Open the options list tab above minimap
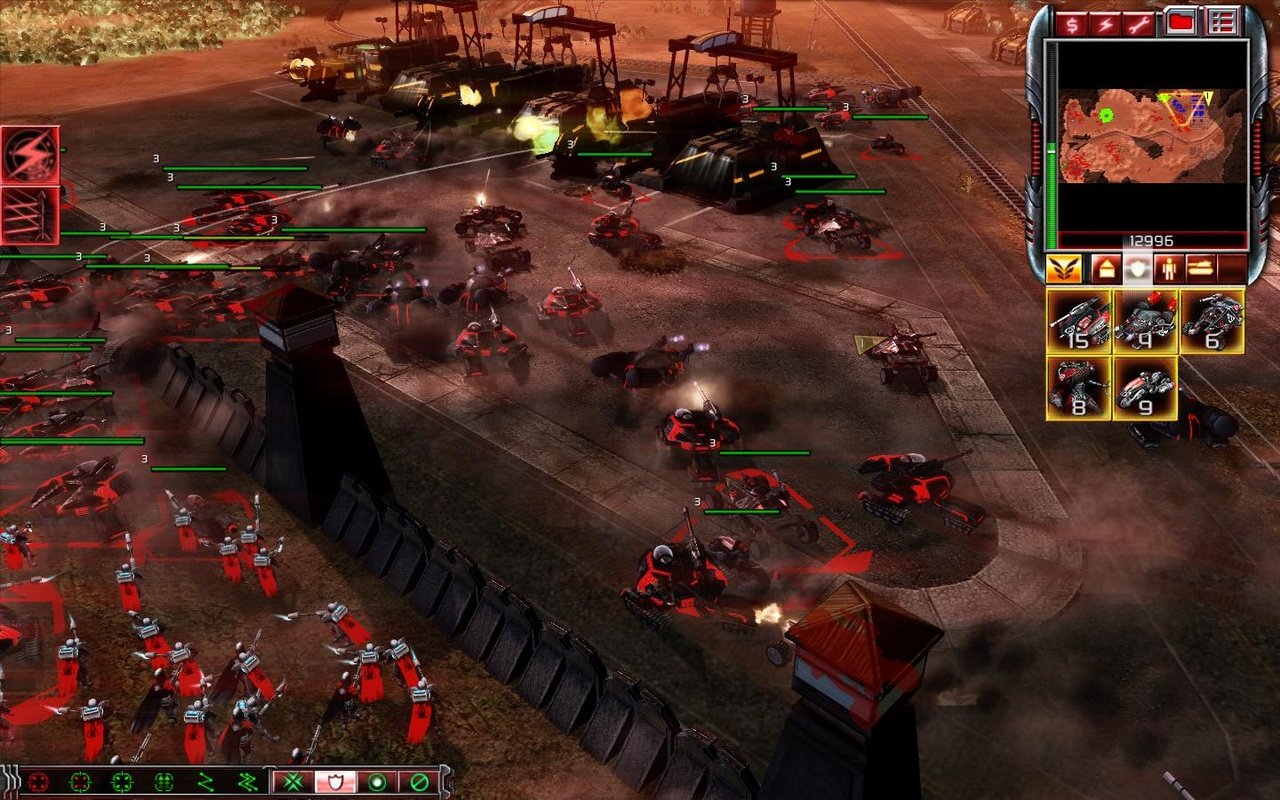This screenshot has height=800, width=1280. (1222, 22)
